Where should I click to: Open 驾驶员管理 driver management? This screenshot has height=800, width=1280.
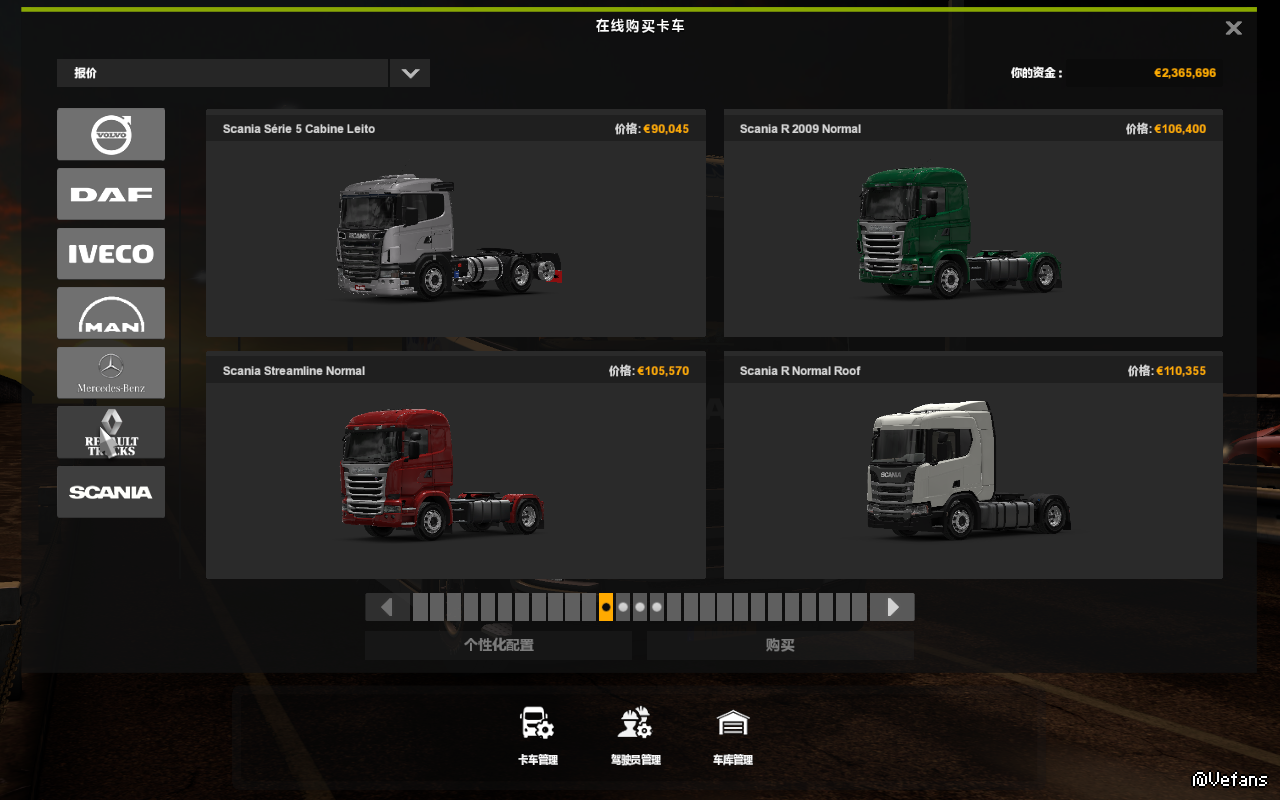point(635,735)
